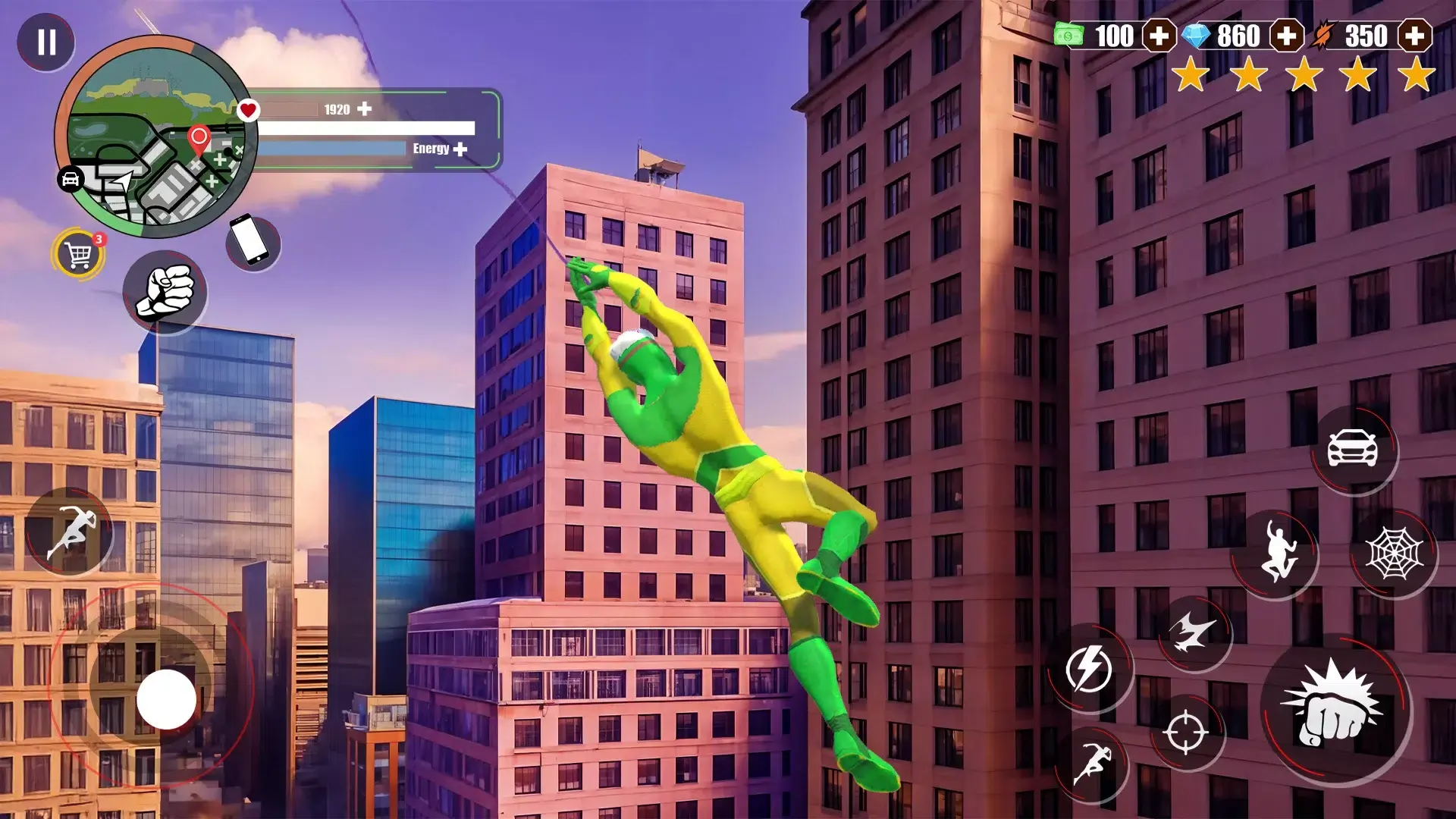Open the smartphone menu
The image size is (1456, 819).
tap(253, 243)
